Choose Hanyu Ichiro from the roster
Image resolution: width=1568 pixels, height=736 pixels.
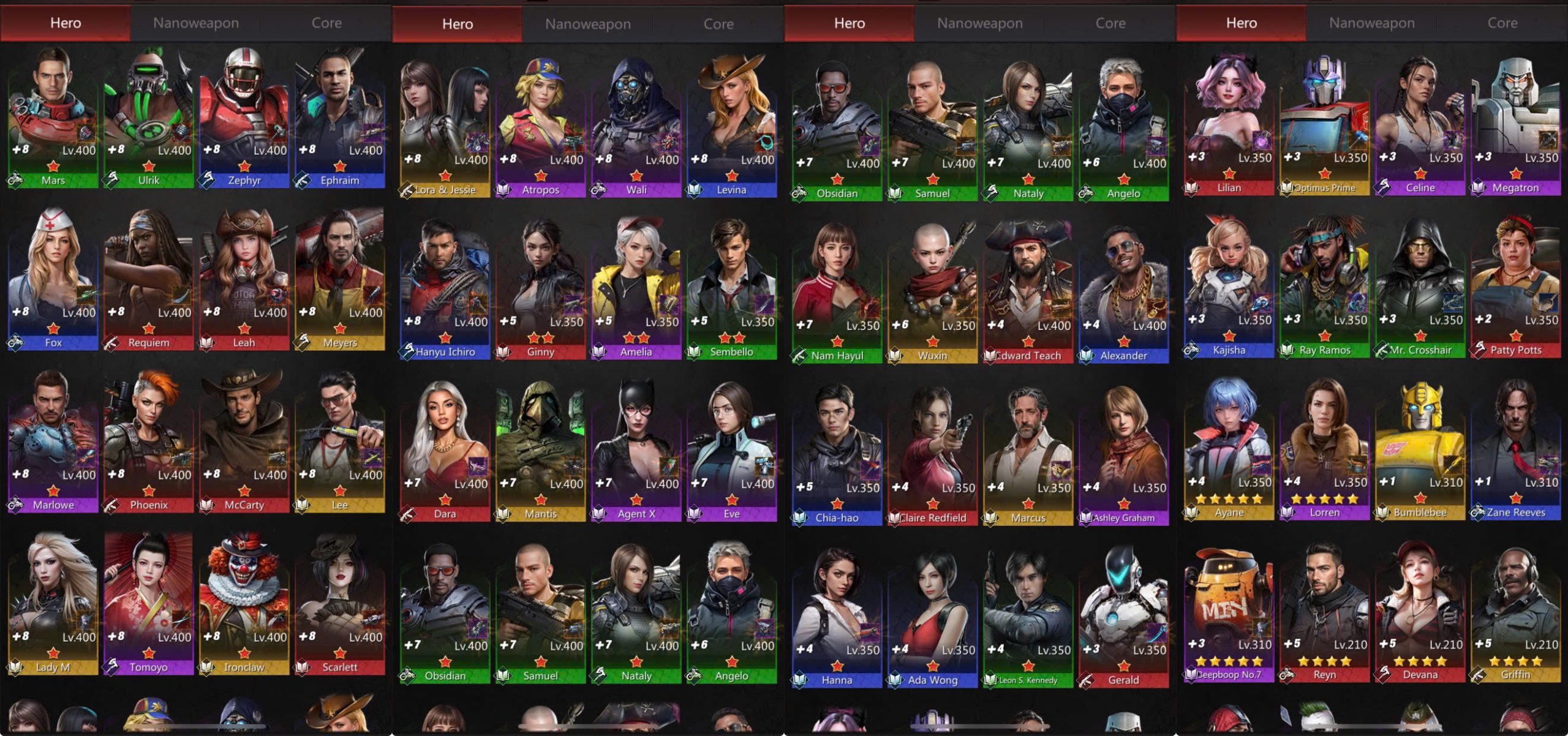pos(445,288)
